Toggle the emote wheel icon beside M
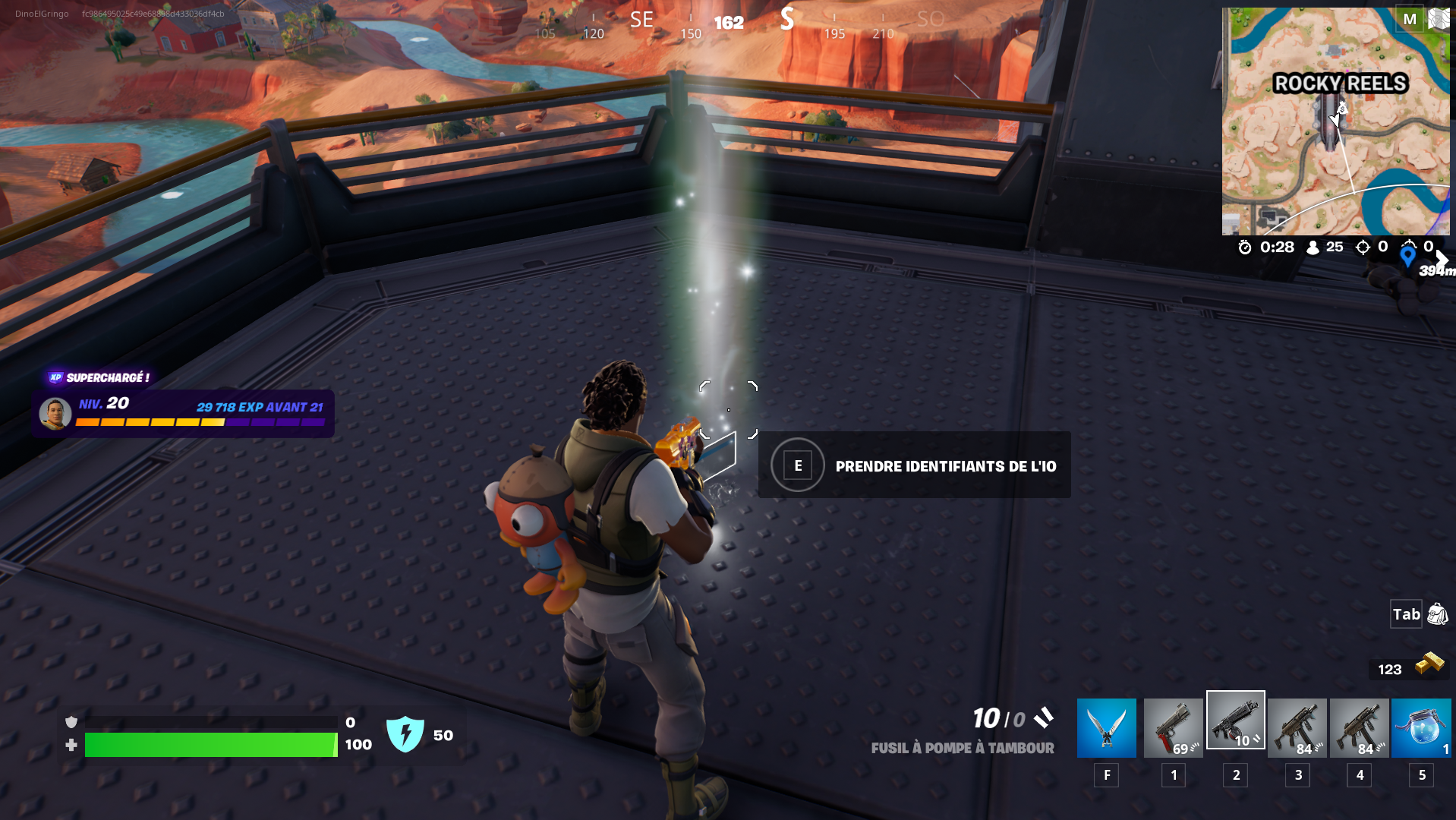Screen dimensions: 1456x820 tap(1438, 19)
